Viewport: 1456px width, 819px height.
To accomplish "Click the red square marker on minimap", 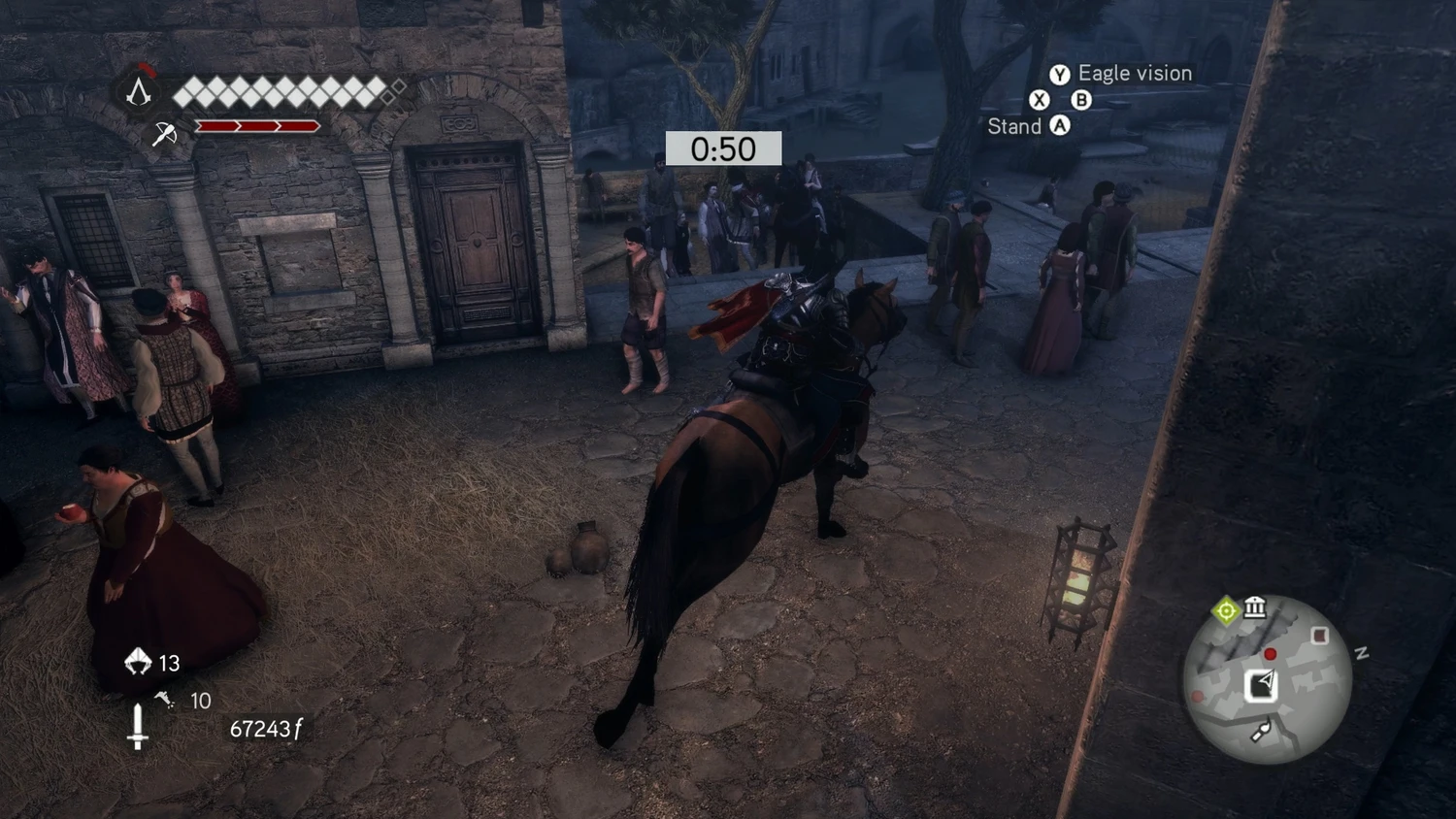I will (x=1319, y=636).
